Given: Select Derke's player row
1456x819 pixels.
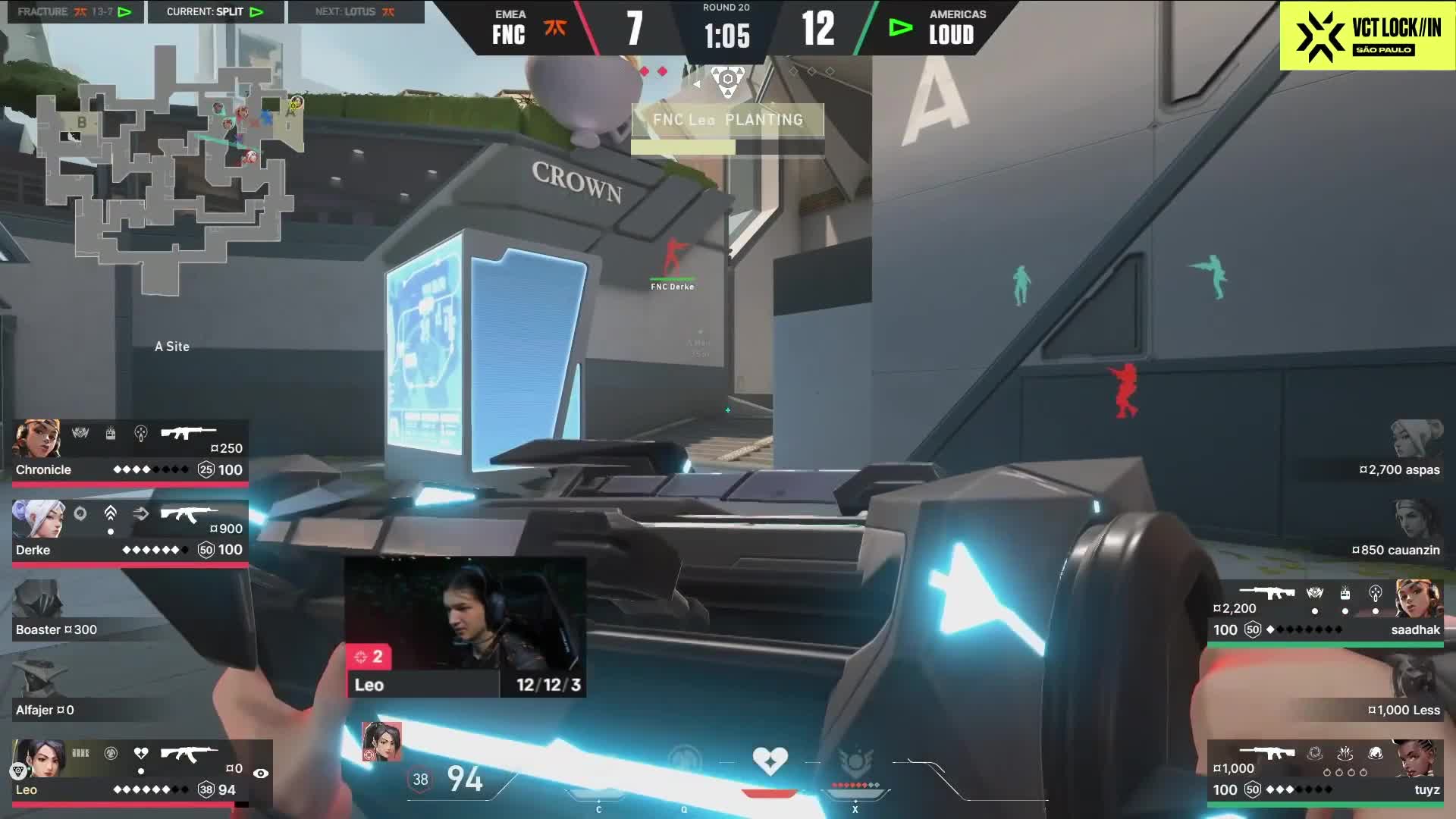Looking at the screenshot, I should (x=129, y=532).
